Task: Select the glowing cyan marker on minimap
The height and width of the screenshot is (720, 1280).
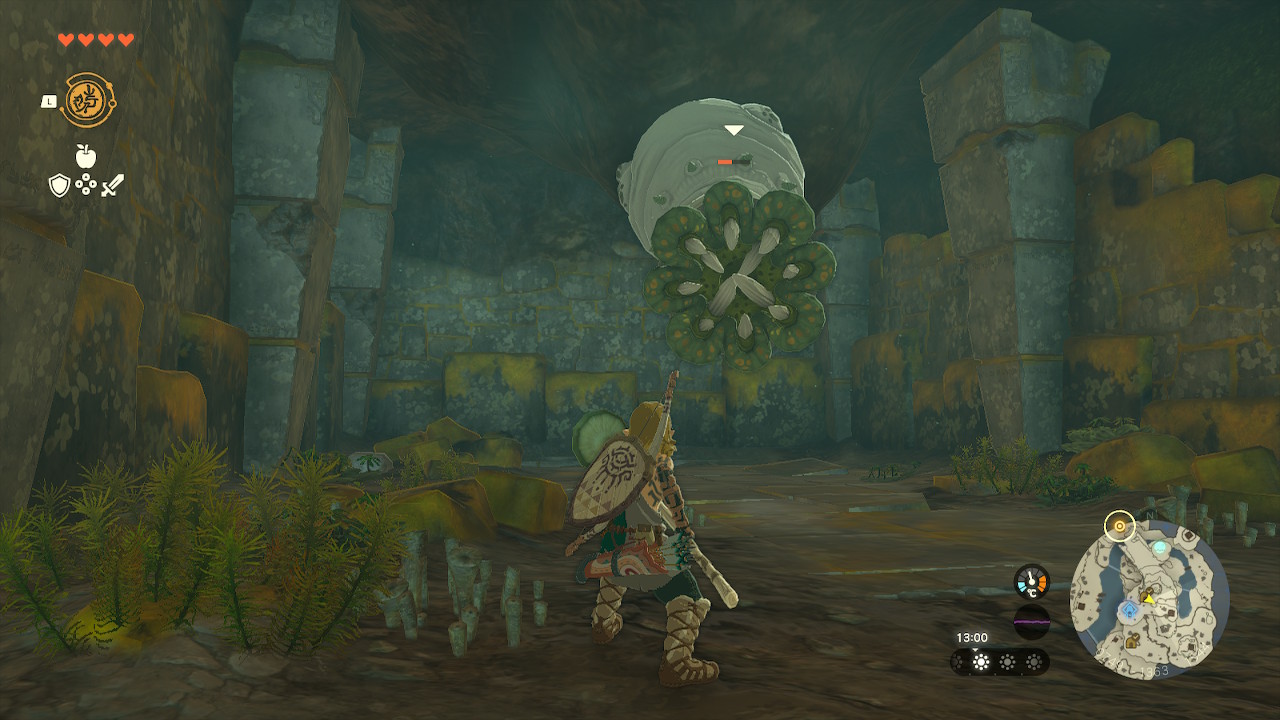Action: (x=1159, y=548)
